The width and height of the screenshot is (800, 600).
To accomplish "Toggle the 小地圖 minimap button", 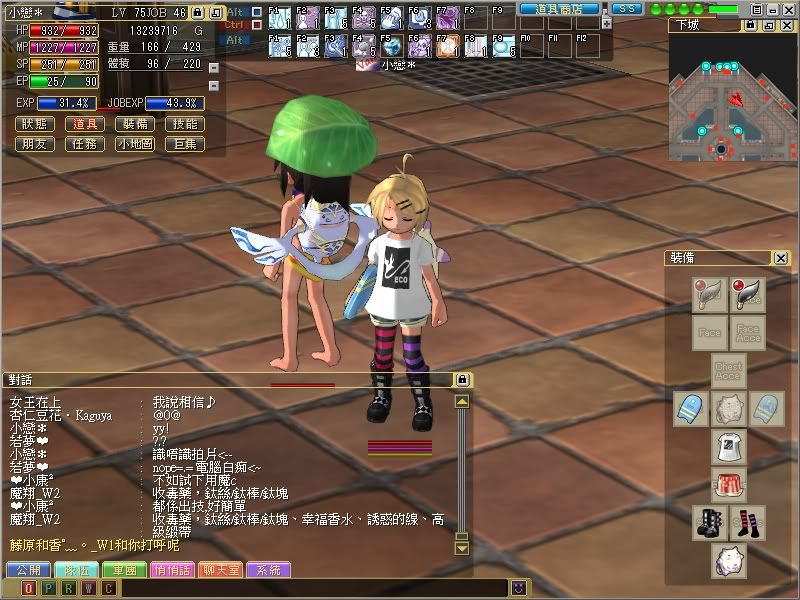I will coord(134,144).
